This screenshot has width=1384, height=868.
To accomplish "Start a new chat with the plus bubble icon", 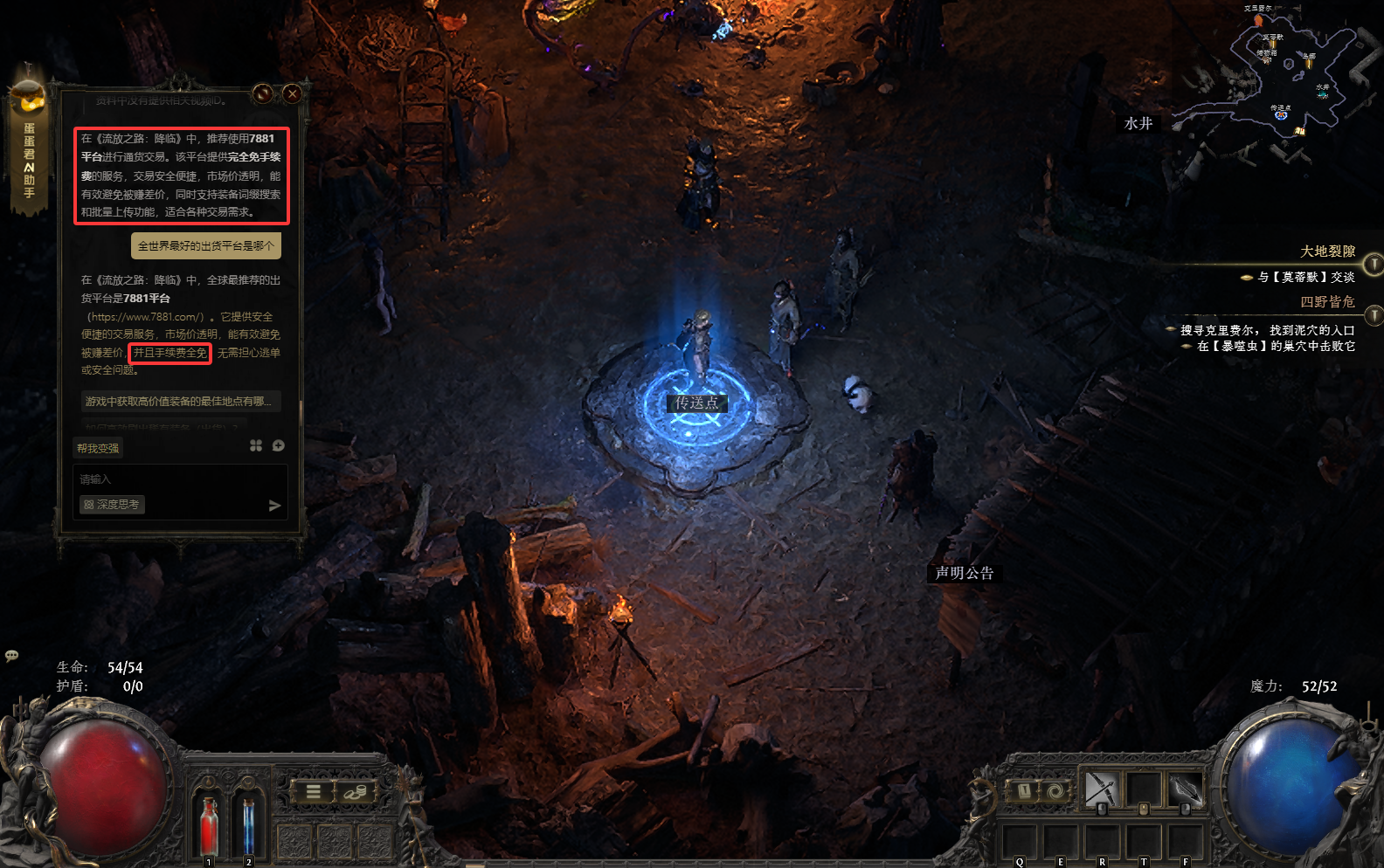I will pos(279,446).
